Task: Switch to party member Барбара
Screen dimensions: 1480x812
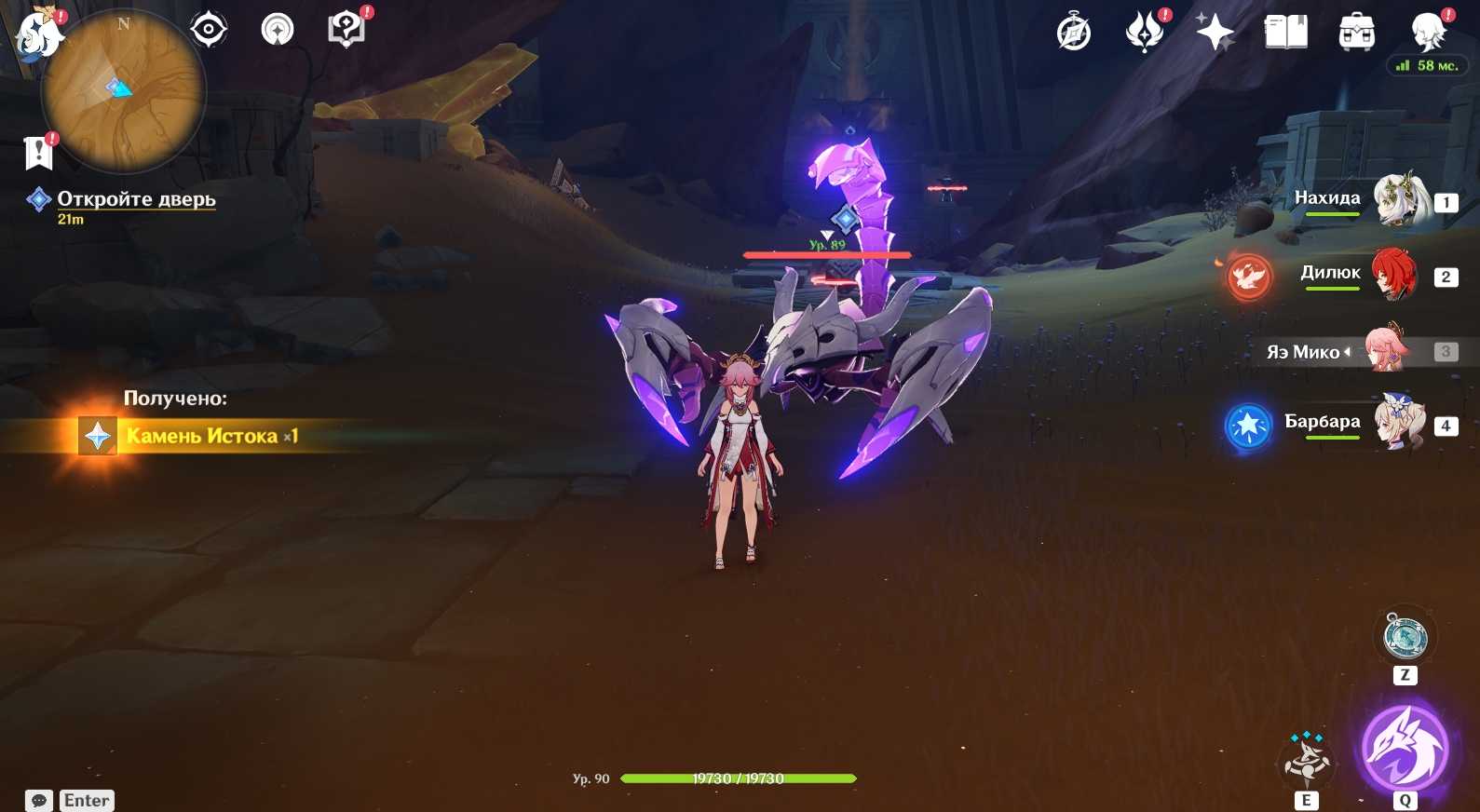Action: click(x=1401, y=424)
